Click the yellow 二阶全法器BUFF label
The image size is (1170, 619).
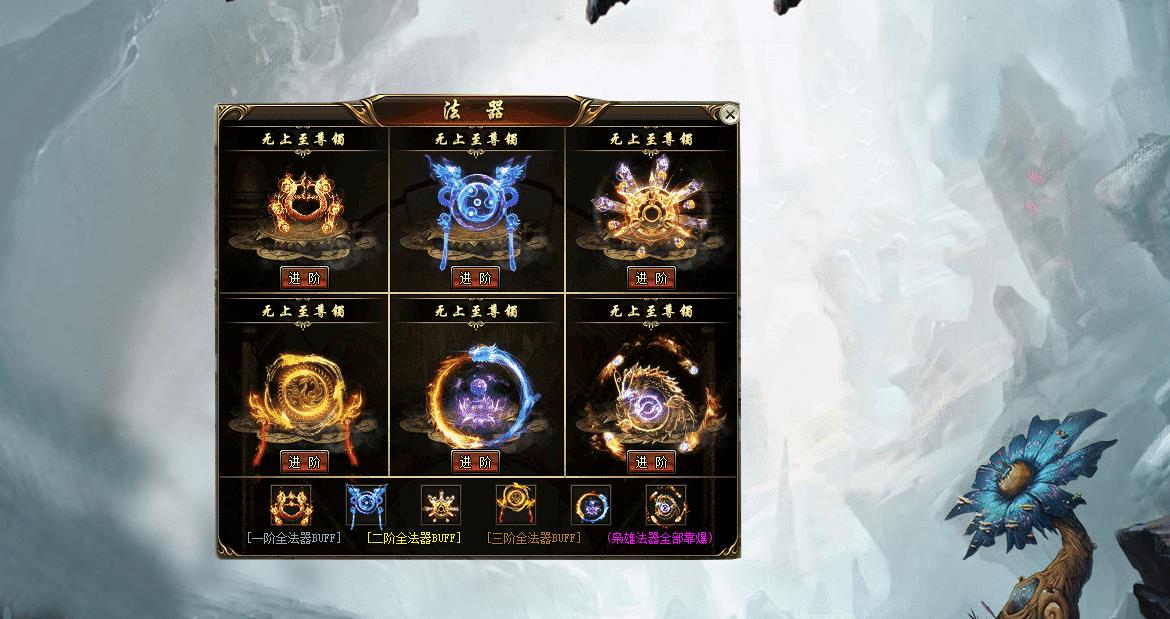(413, 538)
